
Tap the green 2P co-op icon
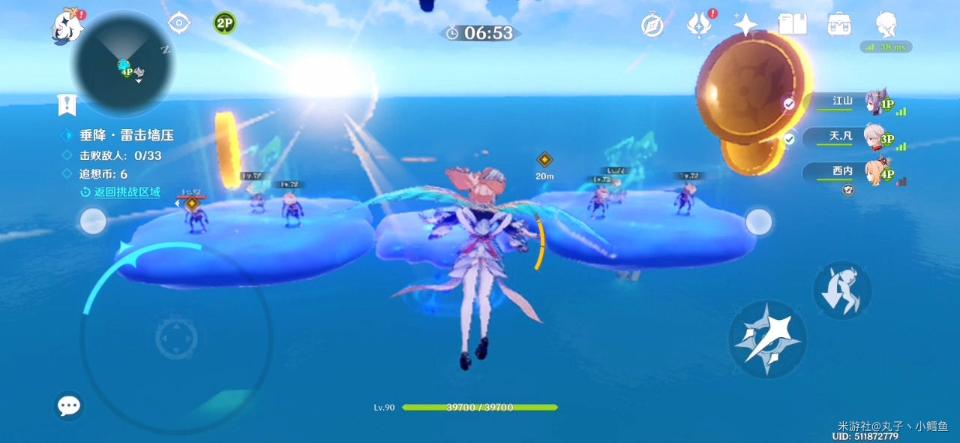[x=225, y=23]
